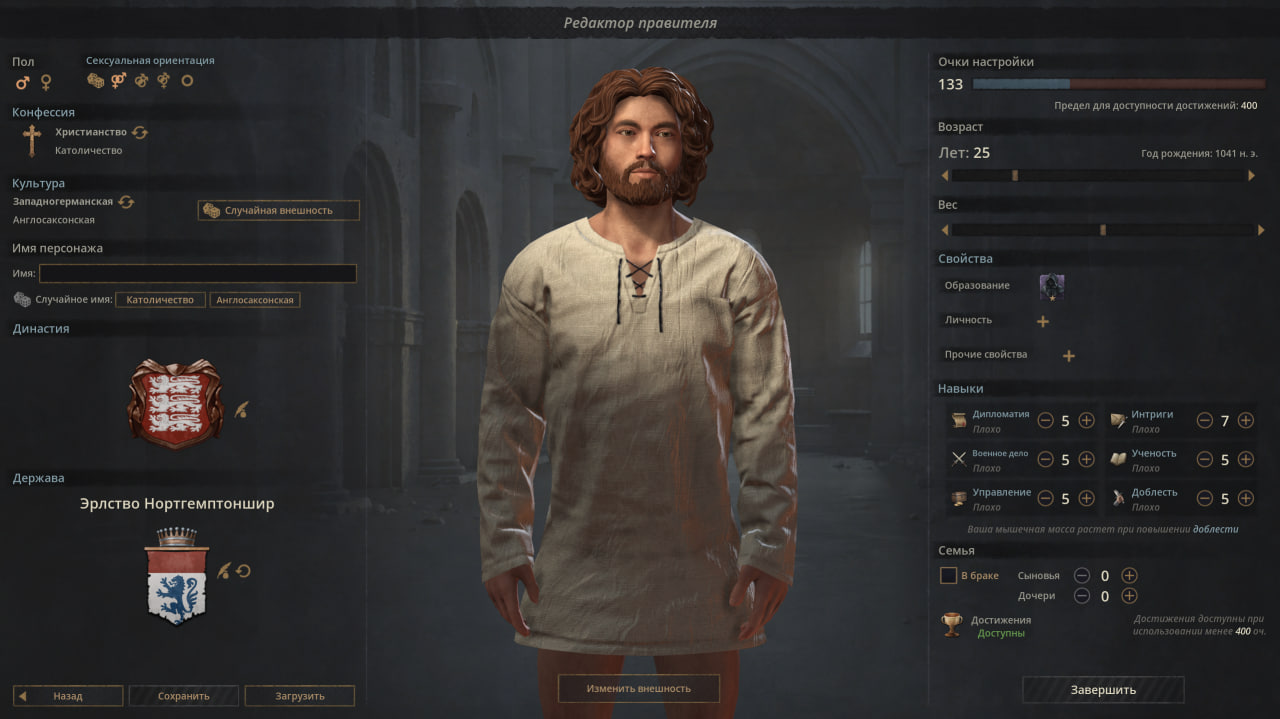The height and width of the screenshot is (719, 1280).
Task: Generate a random Католичество name
Action: coord(160,300)
